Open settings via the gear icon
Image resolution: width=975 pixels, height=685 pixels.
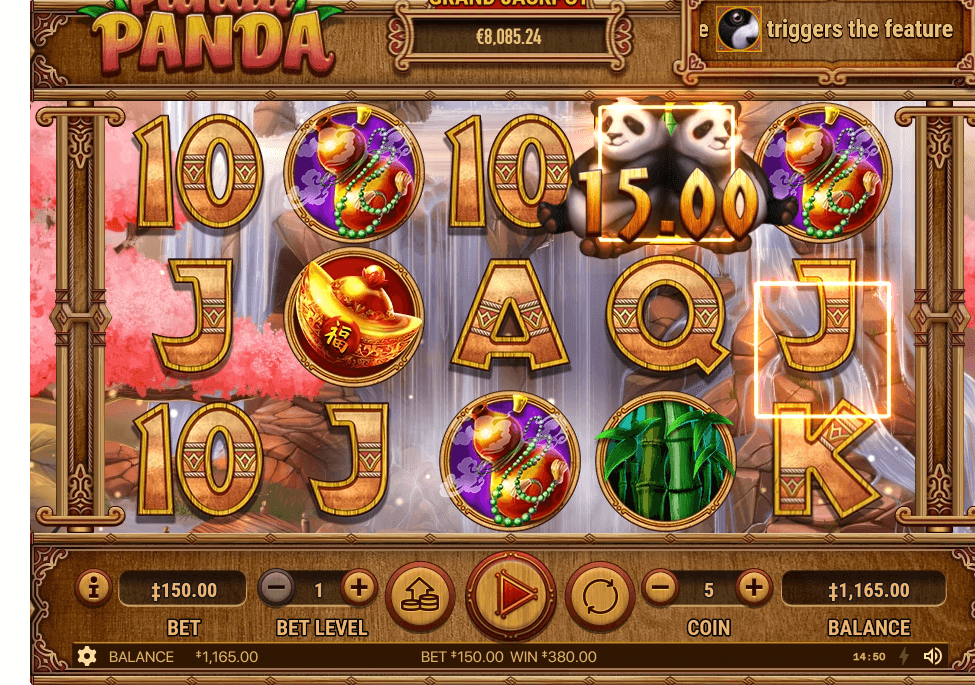[87, 656]
